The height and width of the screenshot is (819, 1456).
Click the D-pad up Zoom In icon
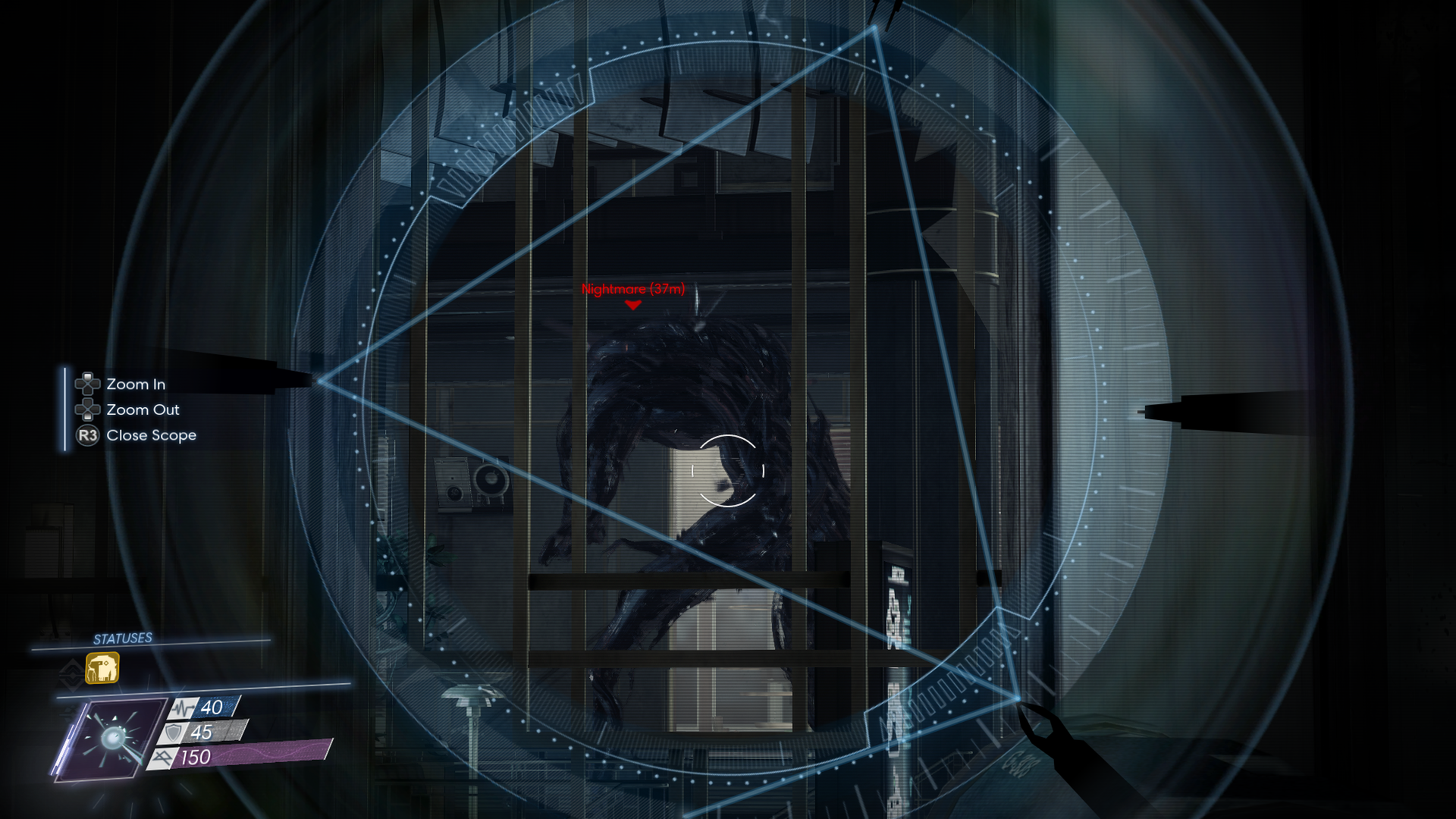click(87, 384)
